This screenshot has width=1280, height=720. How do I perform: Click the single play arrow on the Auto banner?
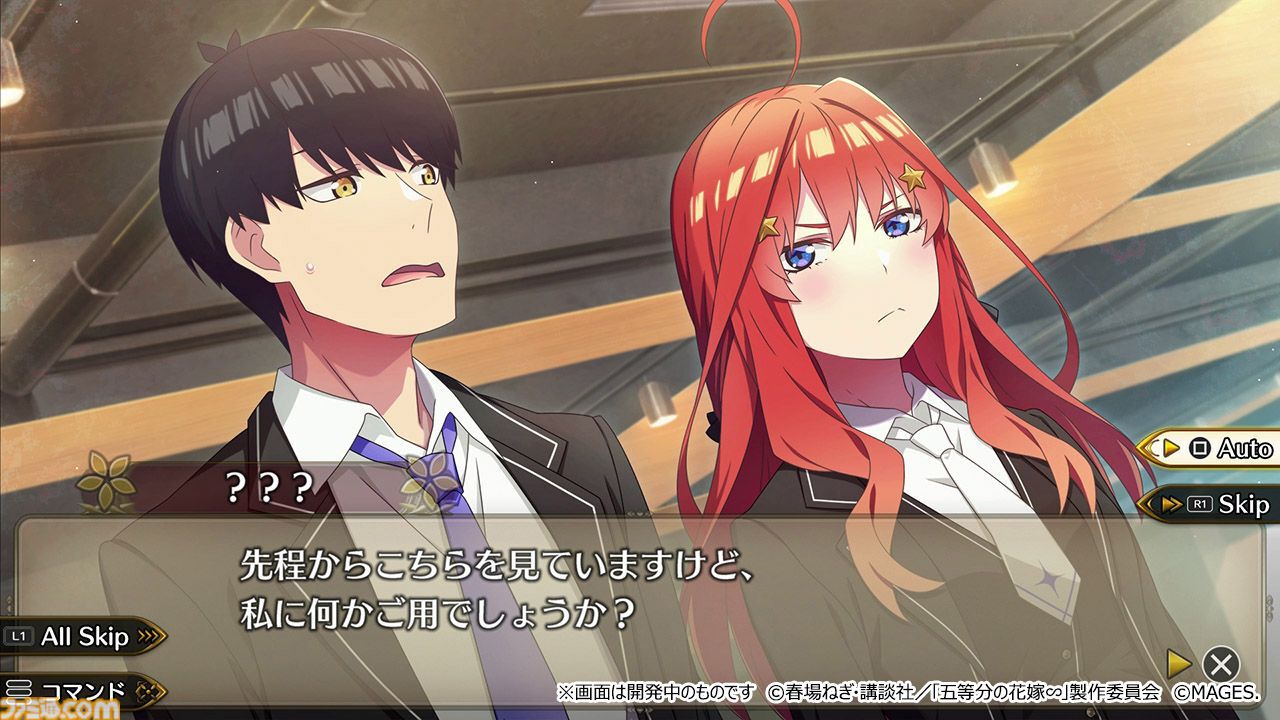1171,448
